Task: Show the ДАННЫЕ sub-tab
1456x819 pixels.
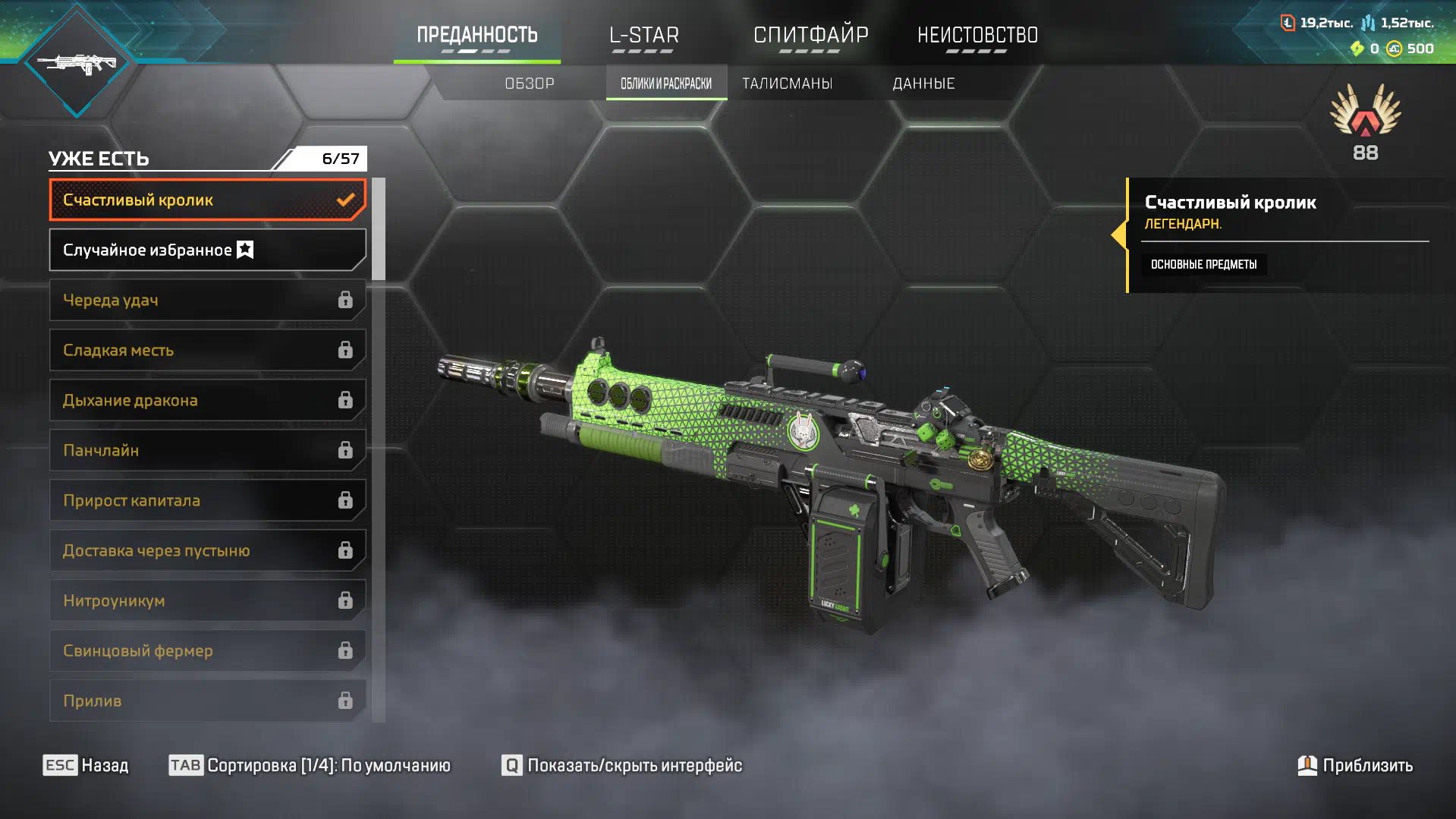Action: pyautogui.click(x=923, y=83)
